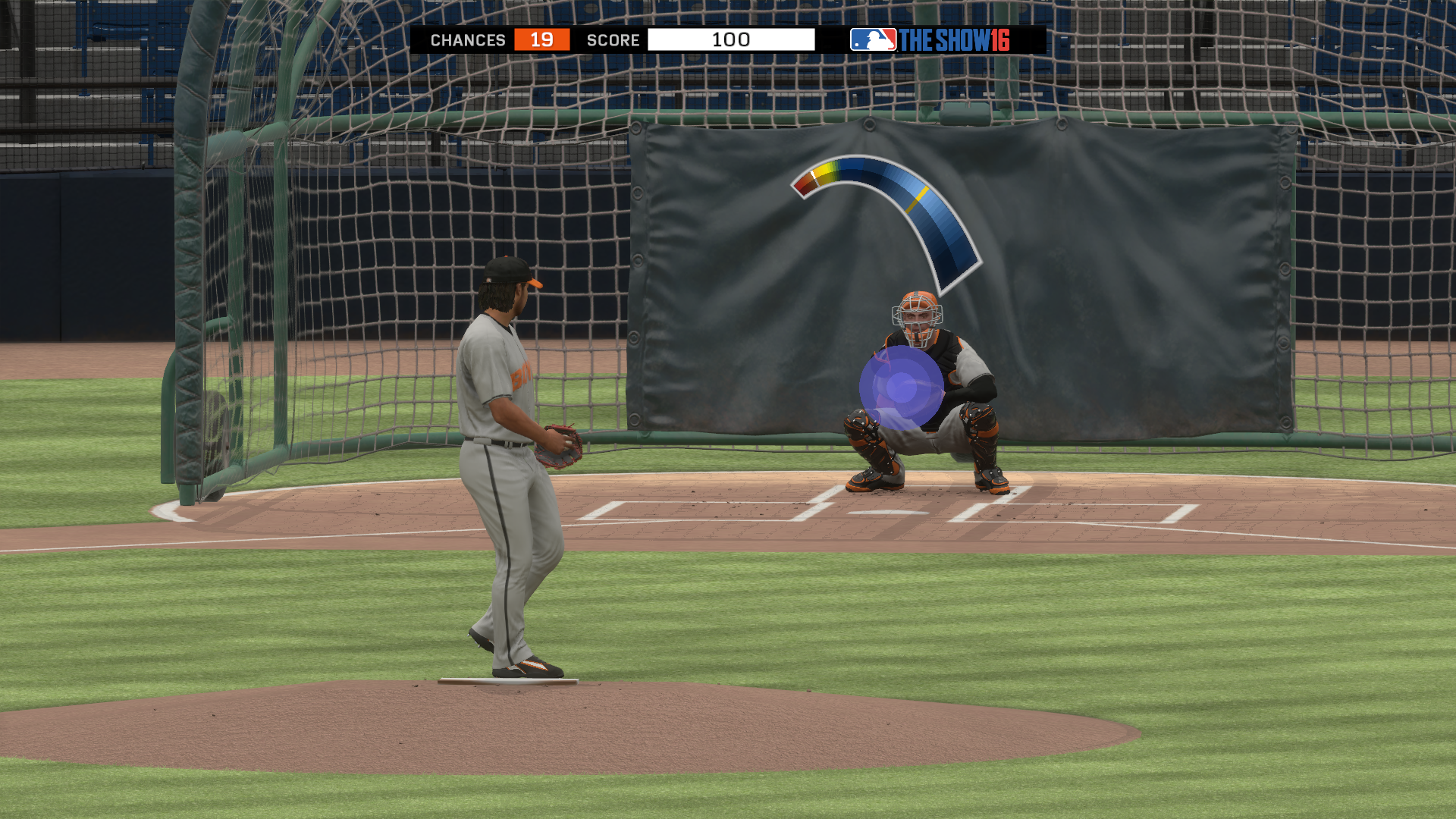
Task: Click the catcher's orange helmet
Action: click(918, 303)
